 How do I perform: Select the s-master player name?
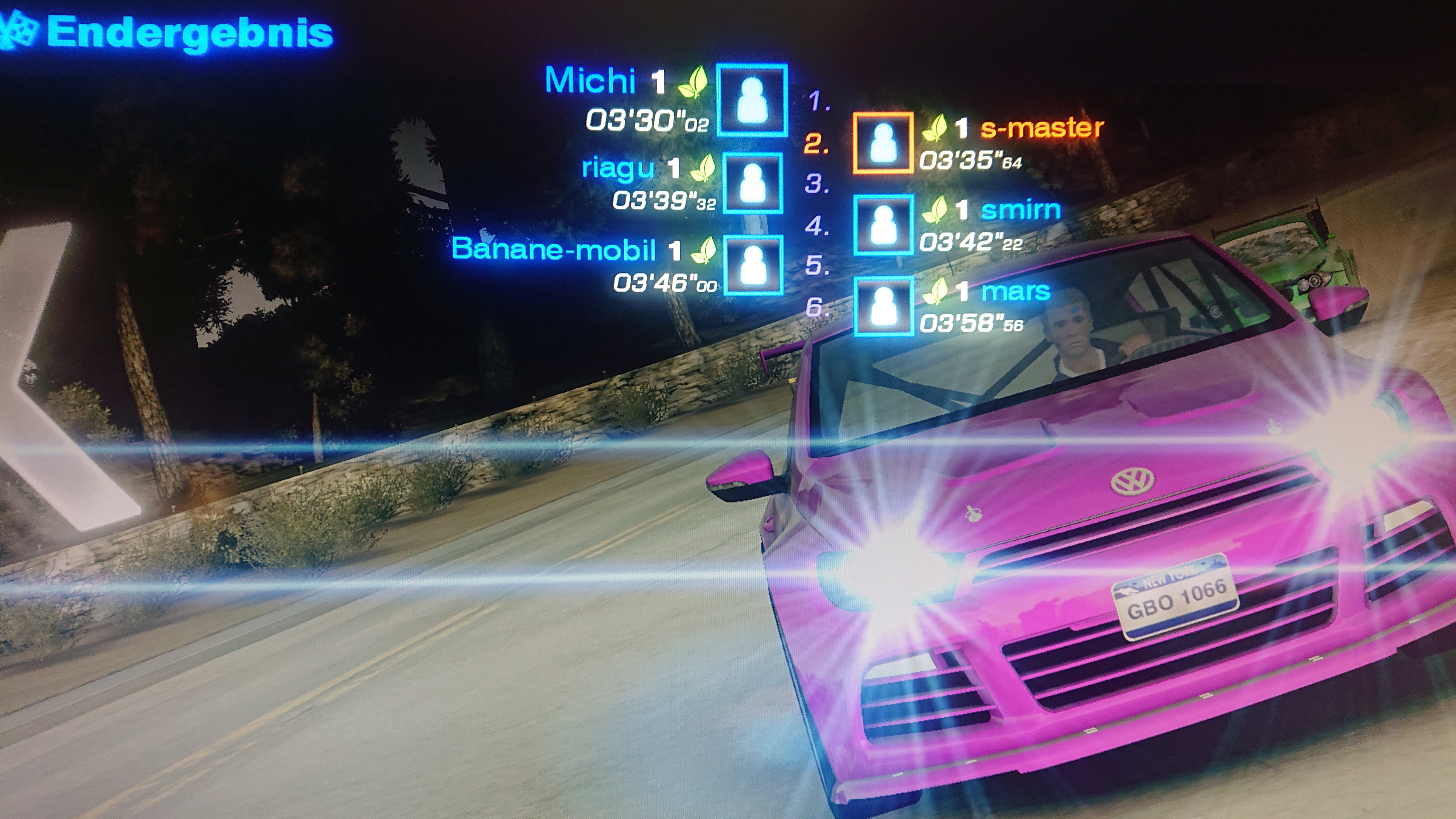point(1042,128)
